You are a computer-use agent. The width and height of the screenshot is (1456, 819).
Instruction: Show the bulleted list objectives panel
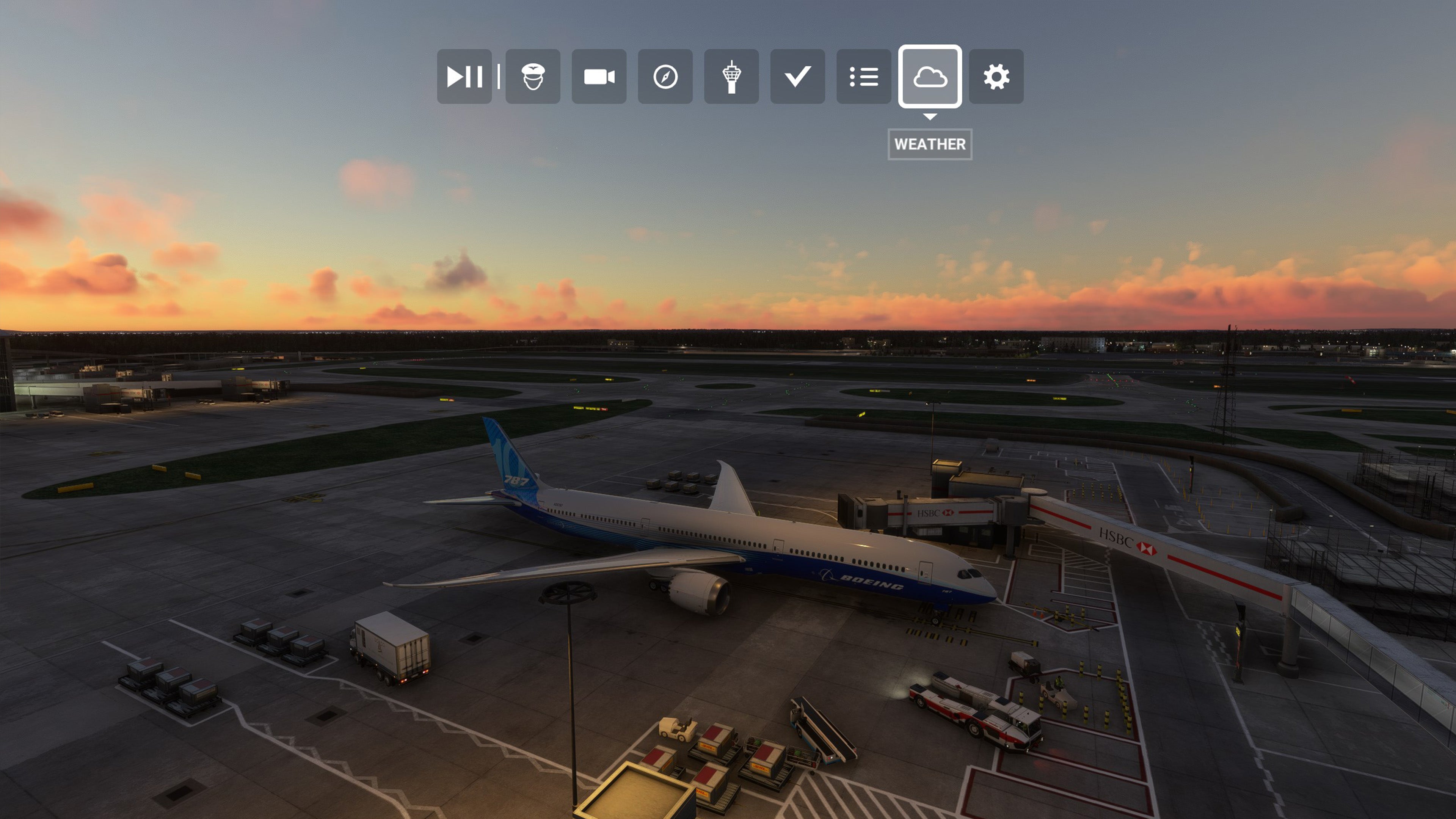[863, 76]
